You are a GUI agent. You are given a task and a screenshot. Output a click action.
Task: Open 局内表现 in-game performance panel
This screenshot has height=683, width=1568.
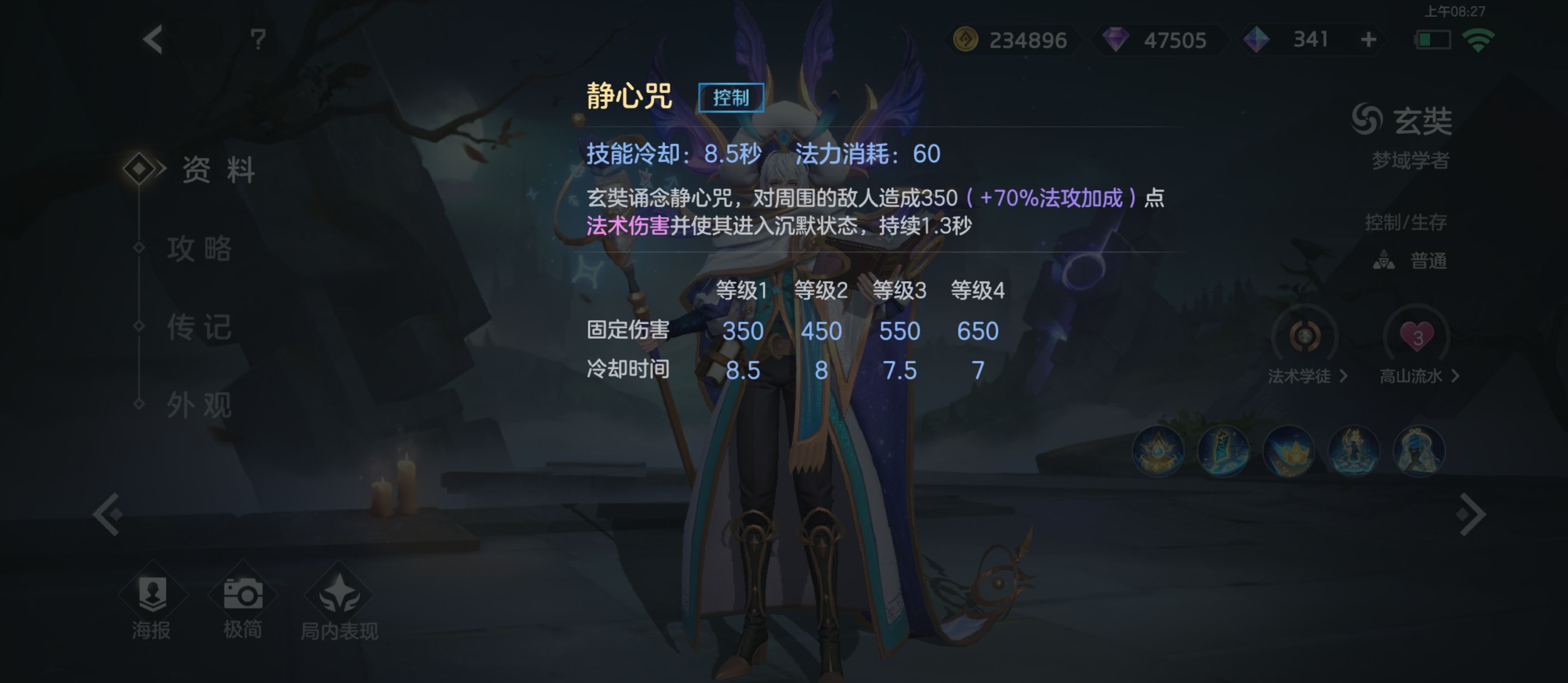(341, 609)
